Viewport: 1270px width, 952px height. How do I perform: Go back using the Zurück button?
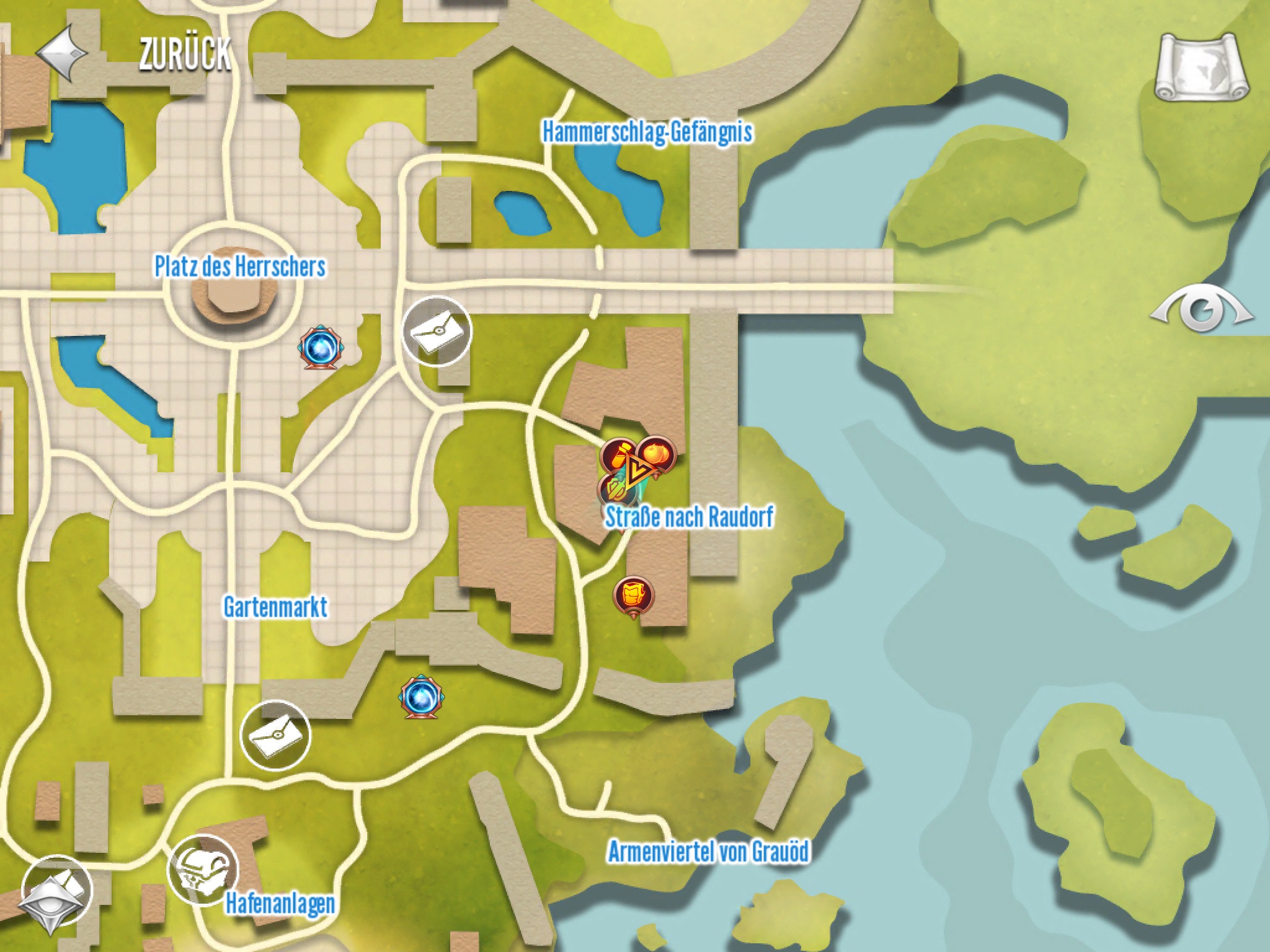tap(133, 54)
